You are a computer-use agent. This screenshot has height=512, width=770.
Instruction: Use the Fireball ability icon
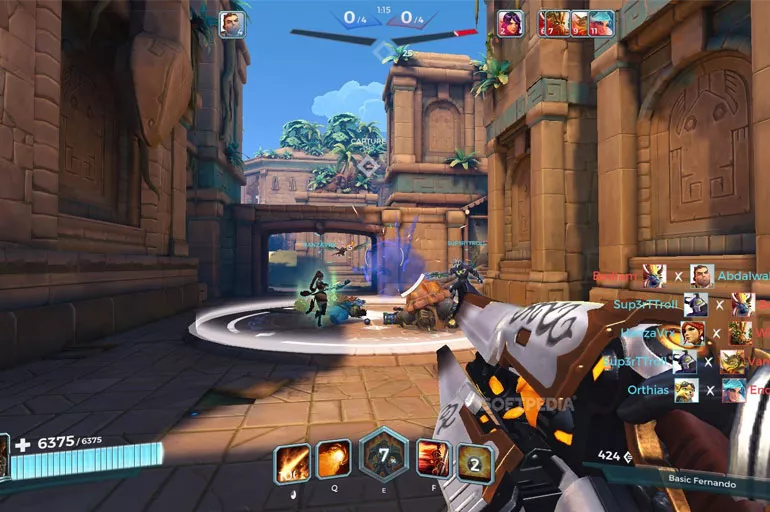[x=334, y=460]
